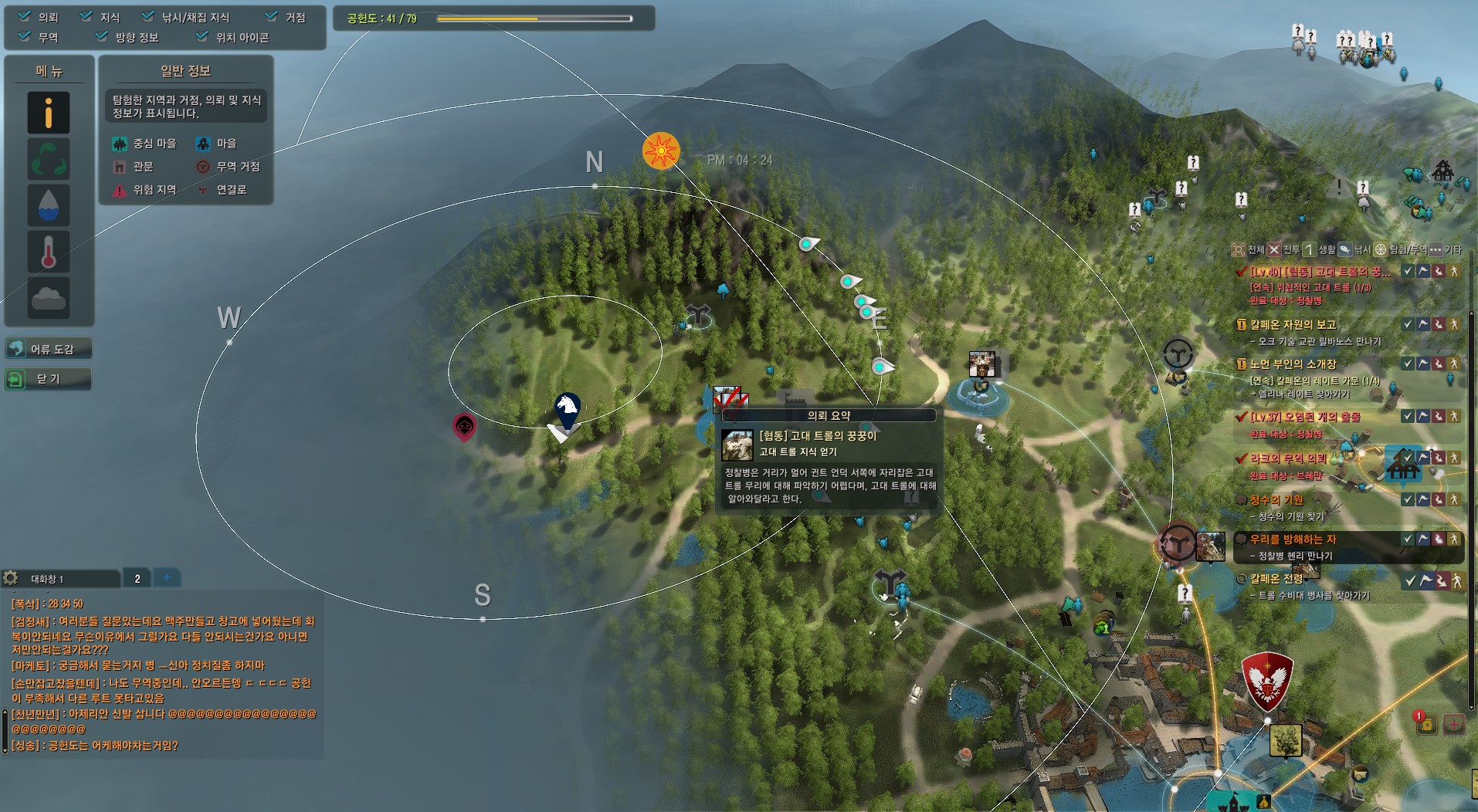This screenshot has height=812, width=1478.
Task: Open the 어류 도감 fish guide
Action: (49, 349)
